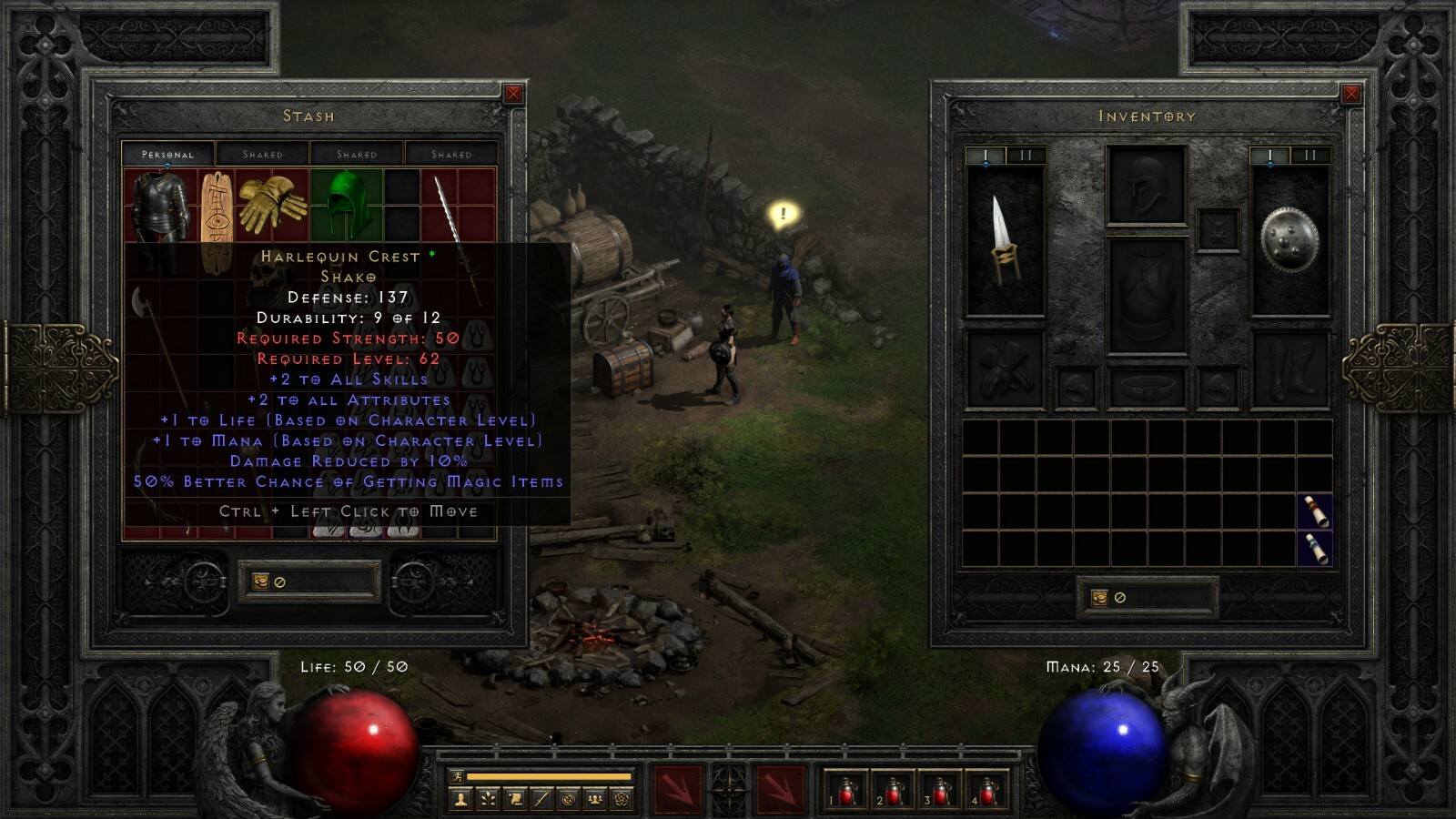Open the mini map swirl icon
The image size is (1456, 819).
tap(569, 798)
